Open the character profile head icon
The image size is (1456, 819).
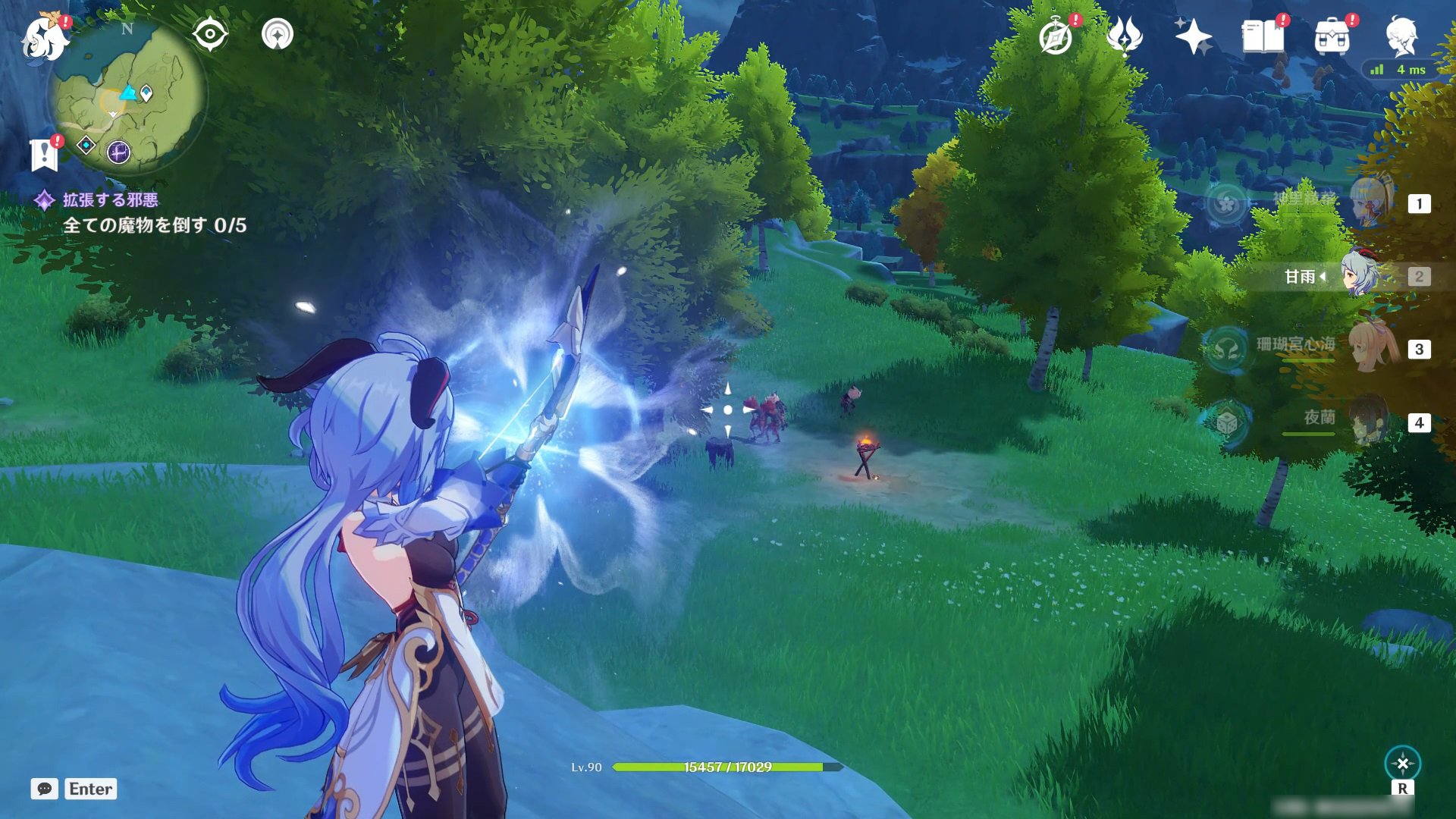(x=1401, y=36)
